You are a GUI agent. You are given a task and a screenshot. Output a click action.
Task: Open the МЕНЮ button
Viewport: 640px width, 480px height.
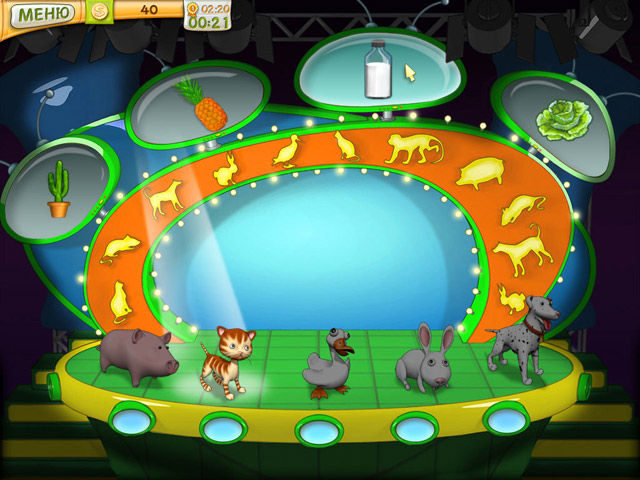pyautogui.click(x=40, y=14)
